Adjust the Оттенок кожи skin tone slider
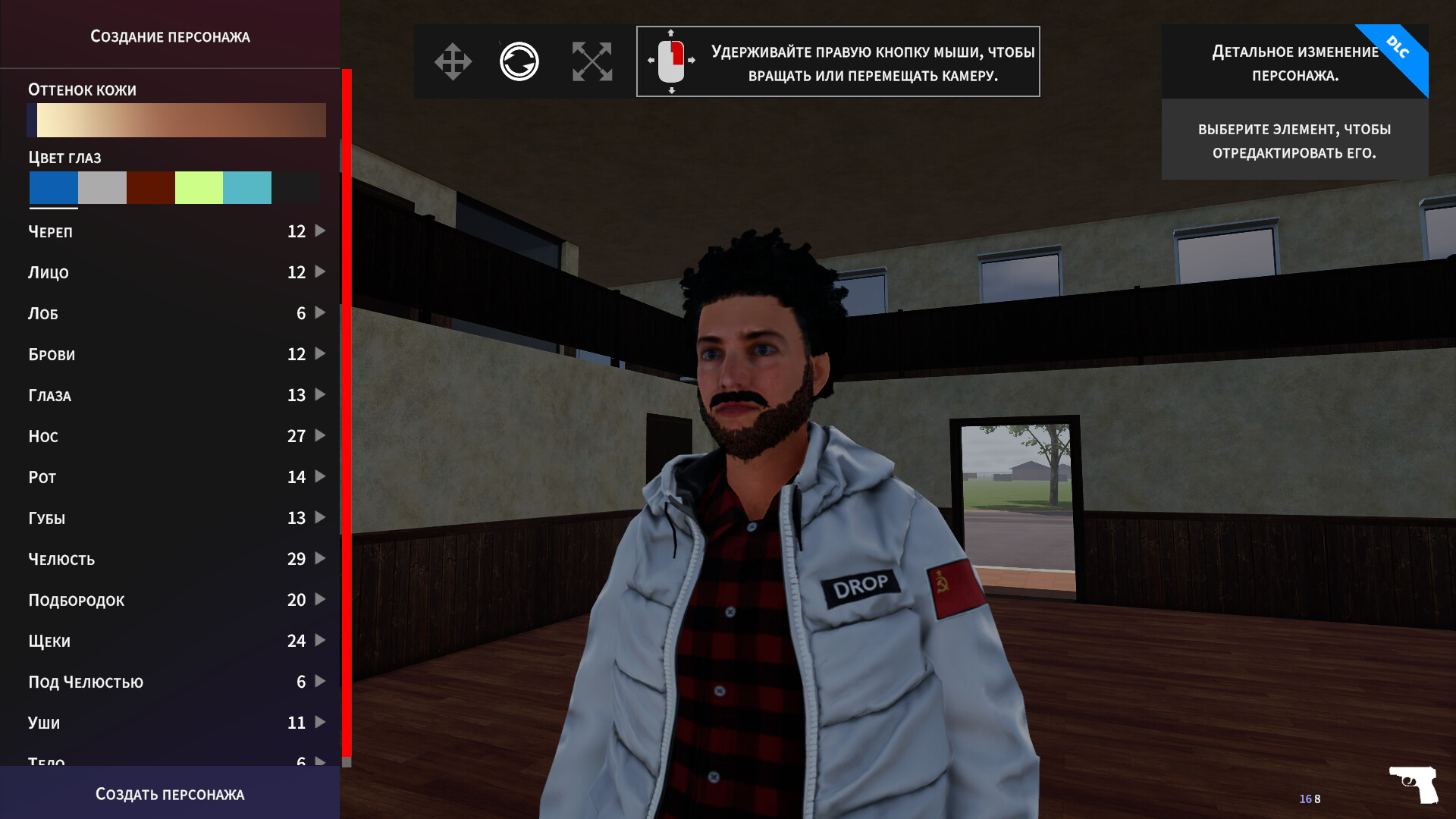 point(177,120)
